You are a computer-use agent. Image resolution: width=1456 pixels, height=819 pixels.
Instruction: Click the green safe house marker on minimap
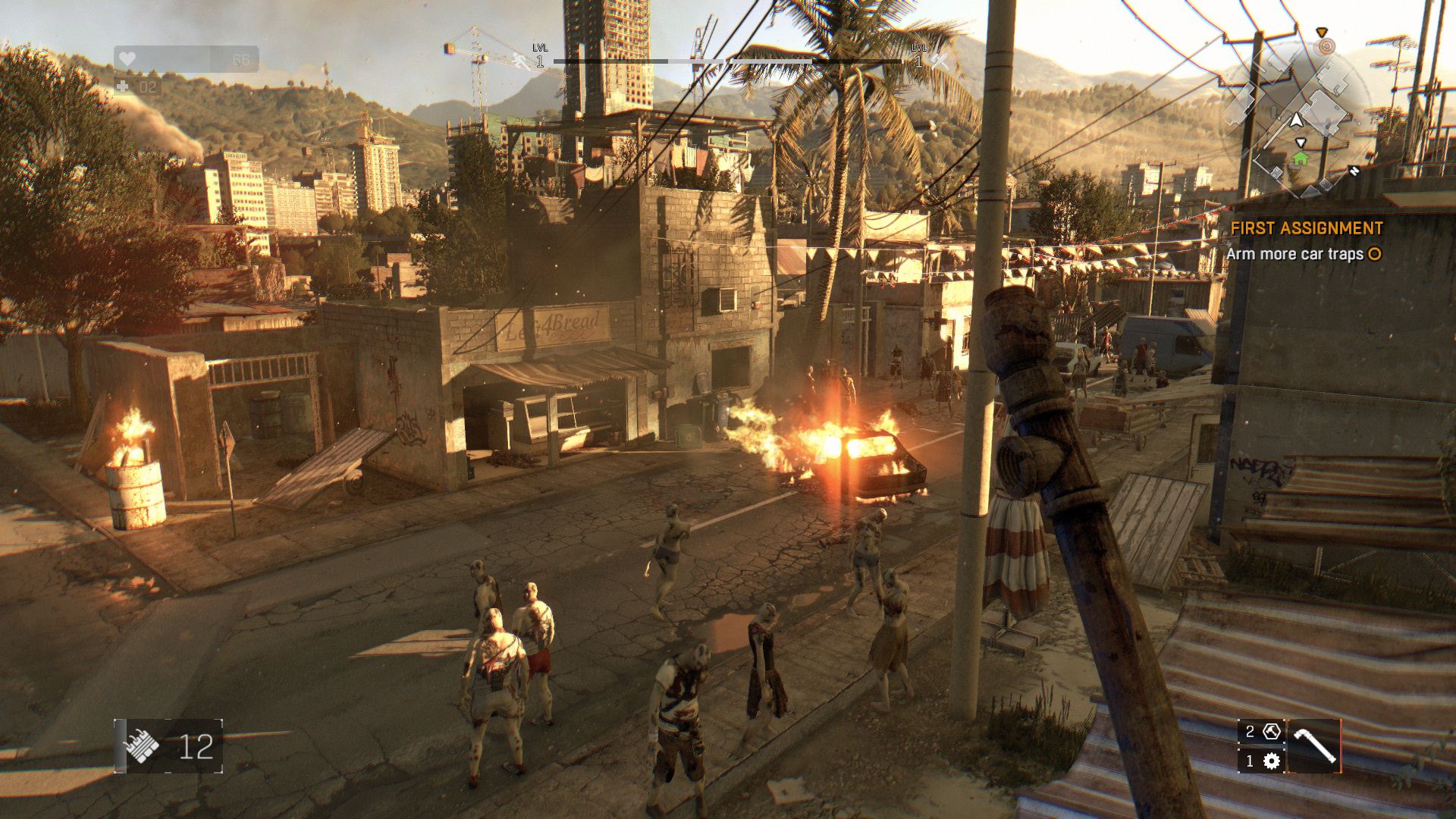point(1301,158)
